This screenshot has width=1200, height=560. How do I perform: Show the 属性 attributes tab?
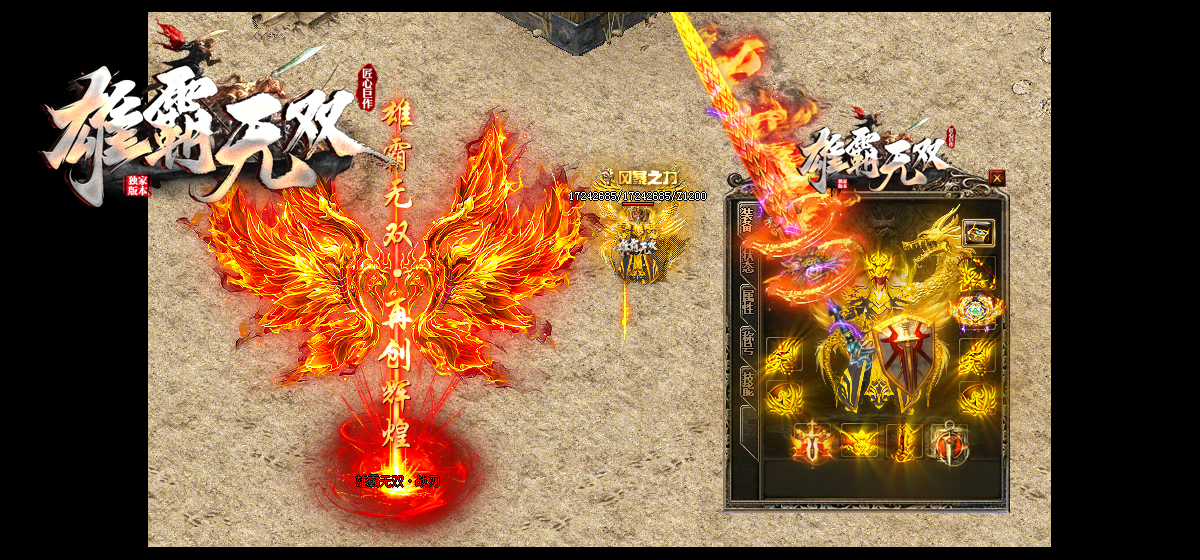[746, 302]
